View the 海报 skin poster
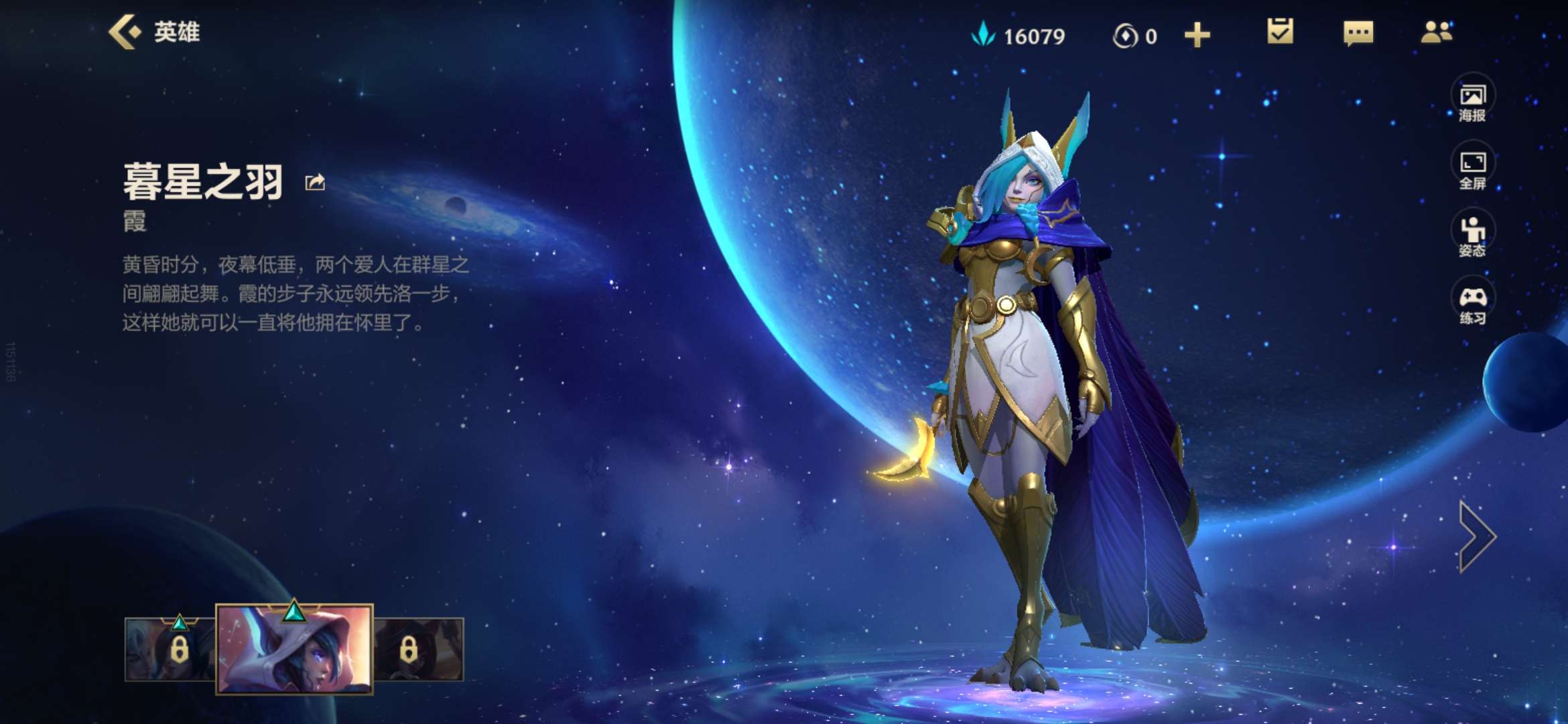The width and height of the screenshot is (1568, 724). click(x=1472, y=101)
